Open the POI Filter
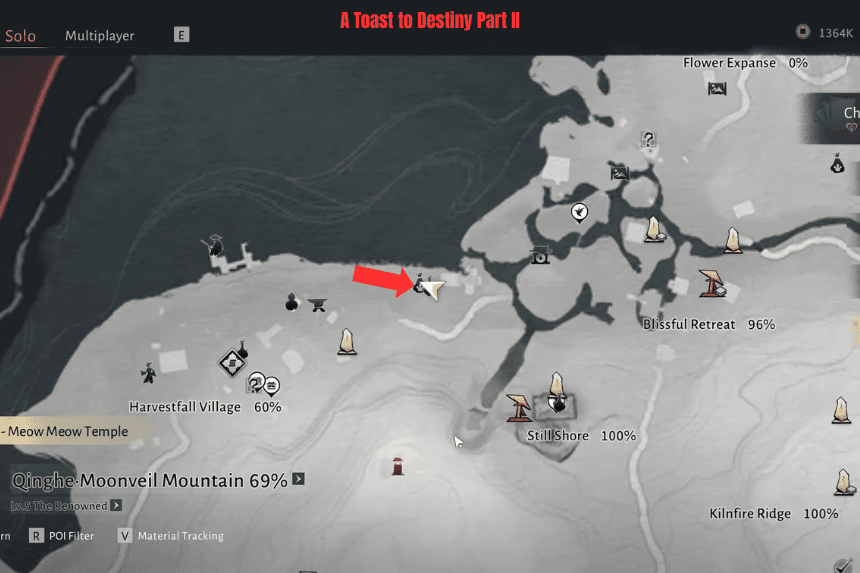 (60, 536)
